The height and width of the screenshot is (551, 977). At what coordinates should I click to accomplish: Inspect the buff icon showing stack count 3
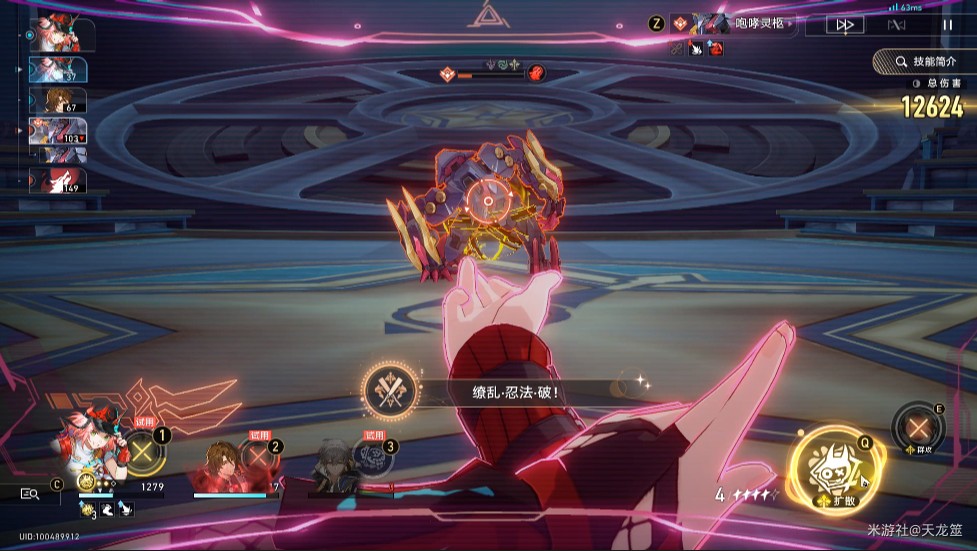click(x=88, y=509)
